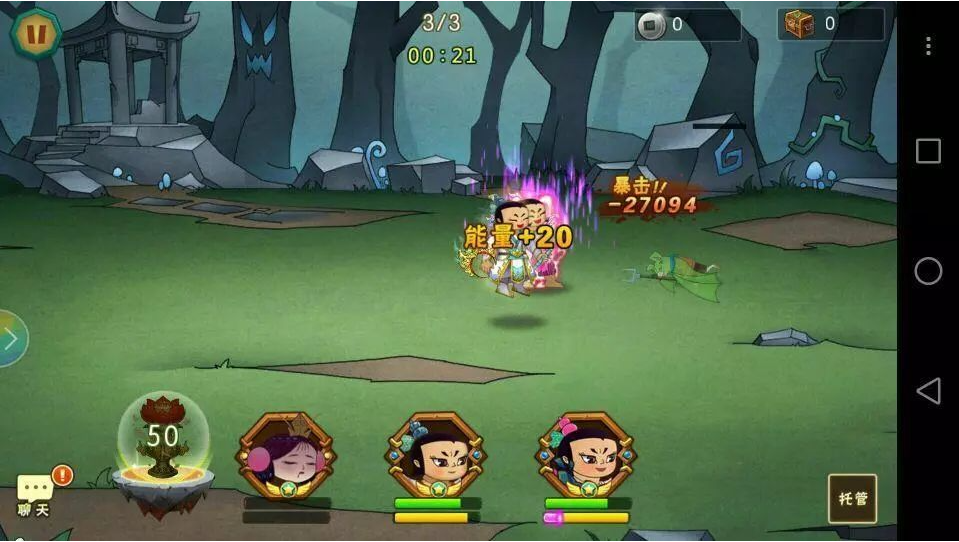
Task: Open the chat (聊天) window
Action: [x=35, y=493]
